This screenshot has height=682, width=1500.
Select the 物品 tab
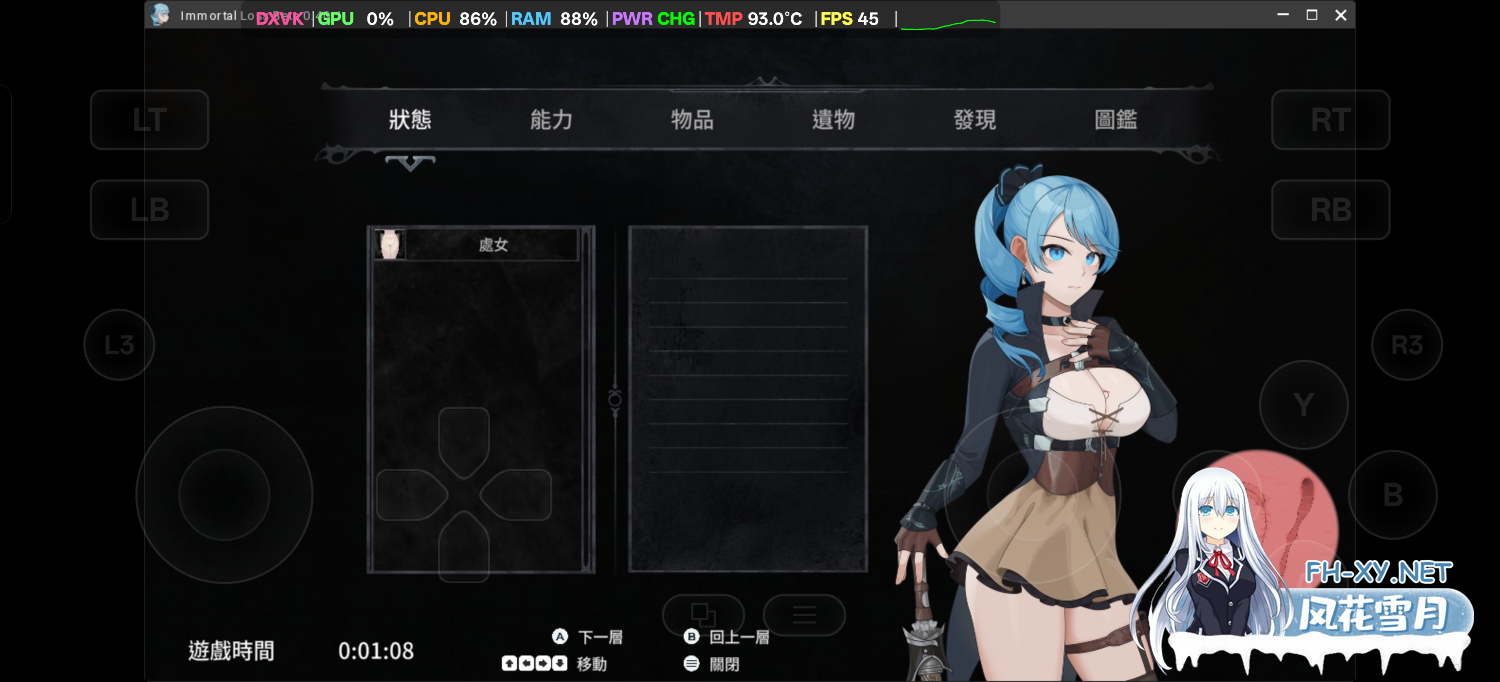click(692, 120)
